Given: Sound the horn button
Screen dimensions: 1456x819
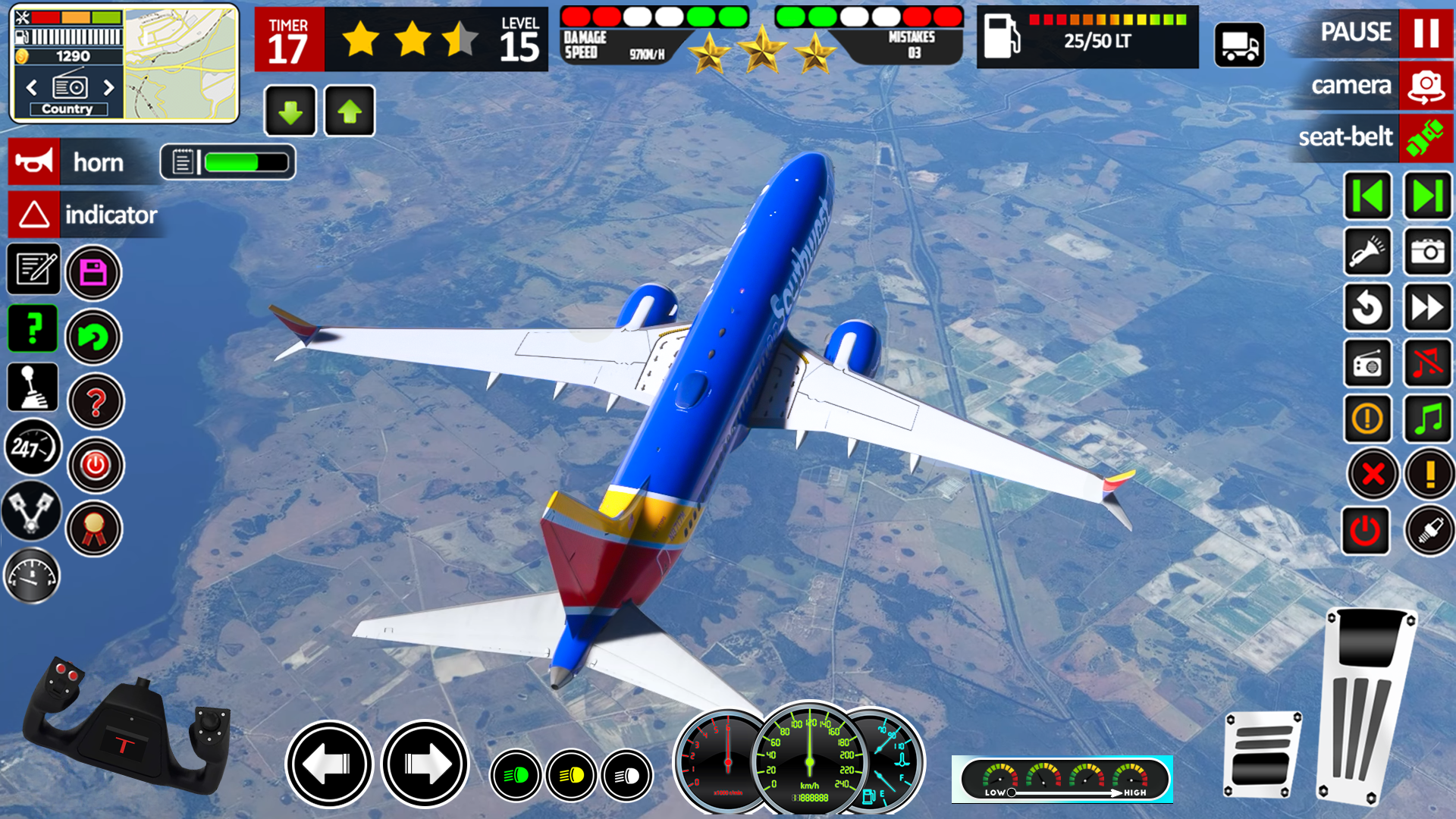Looking at the screenshot, I should click(34, 162).
